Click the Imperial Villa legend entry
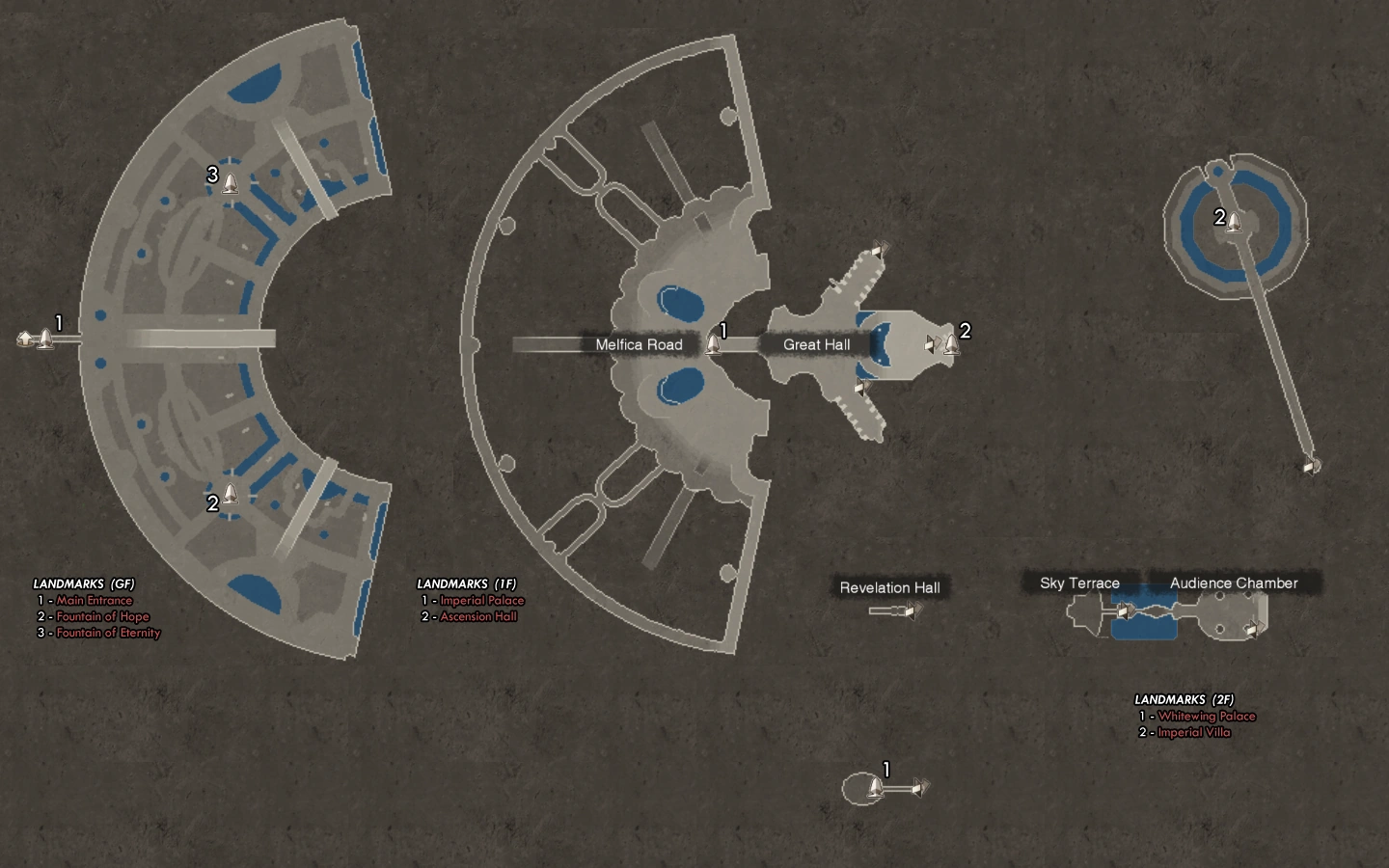 point(1193,732)
